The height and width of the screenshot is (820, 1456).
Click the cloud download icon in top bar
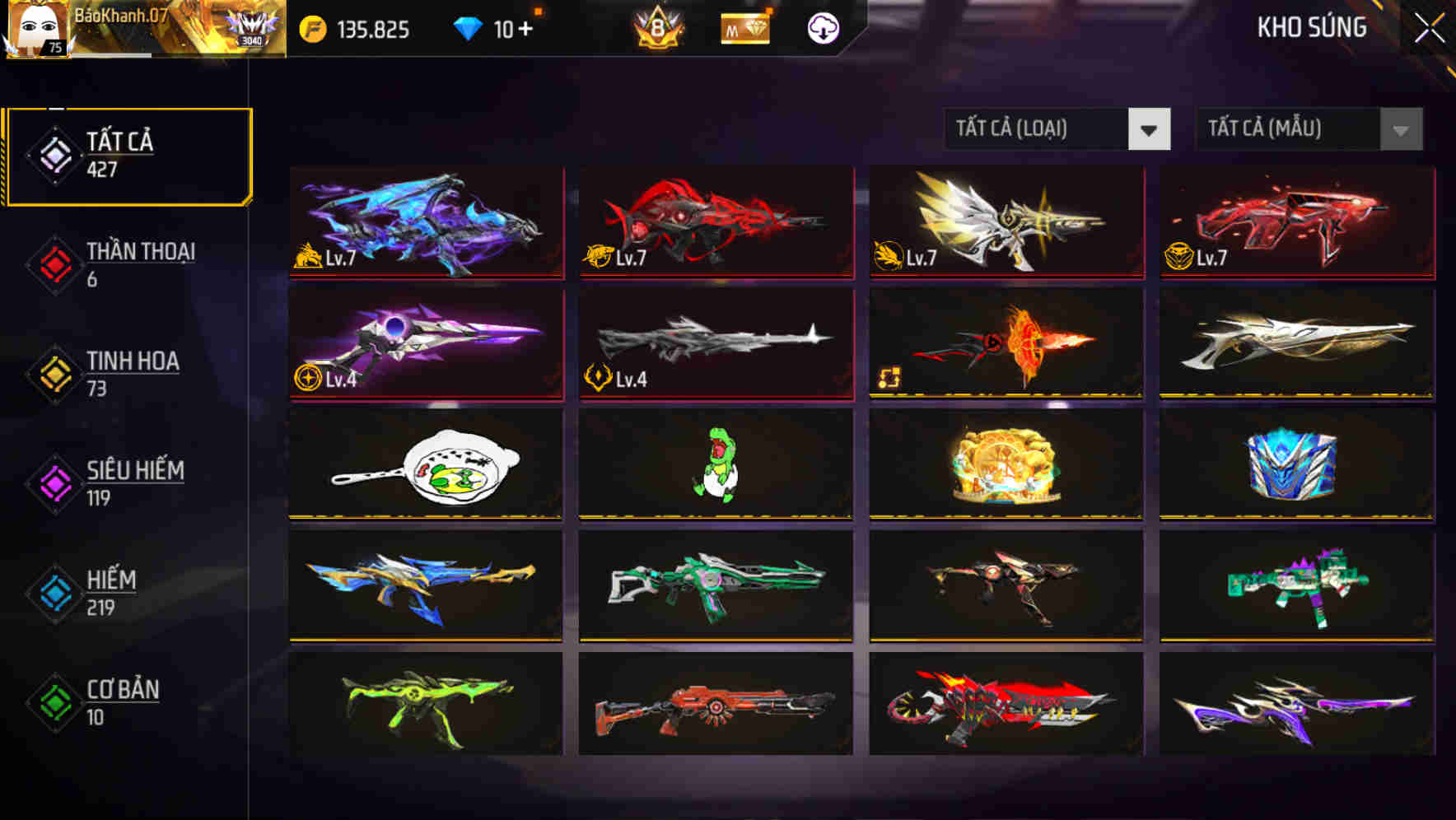[822, 27]
